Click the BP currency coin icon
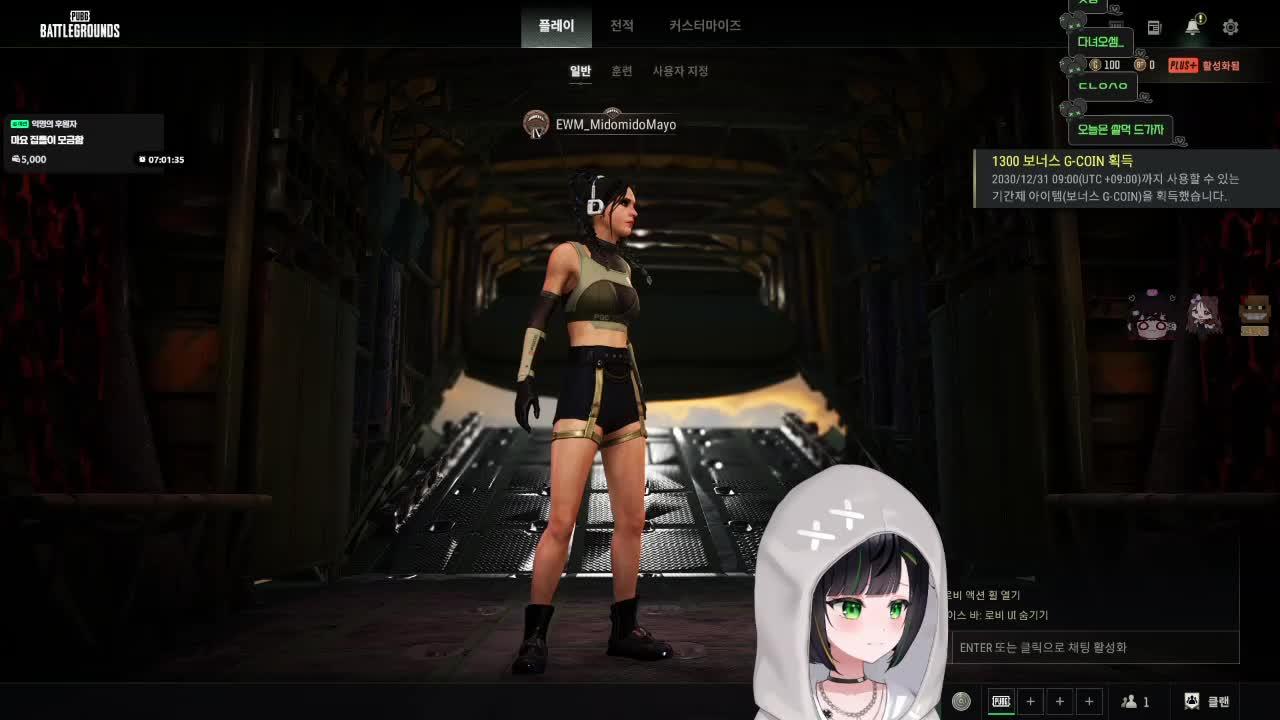 [x=1139, y=63]
